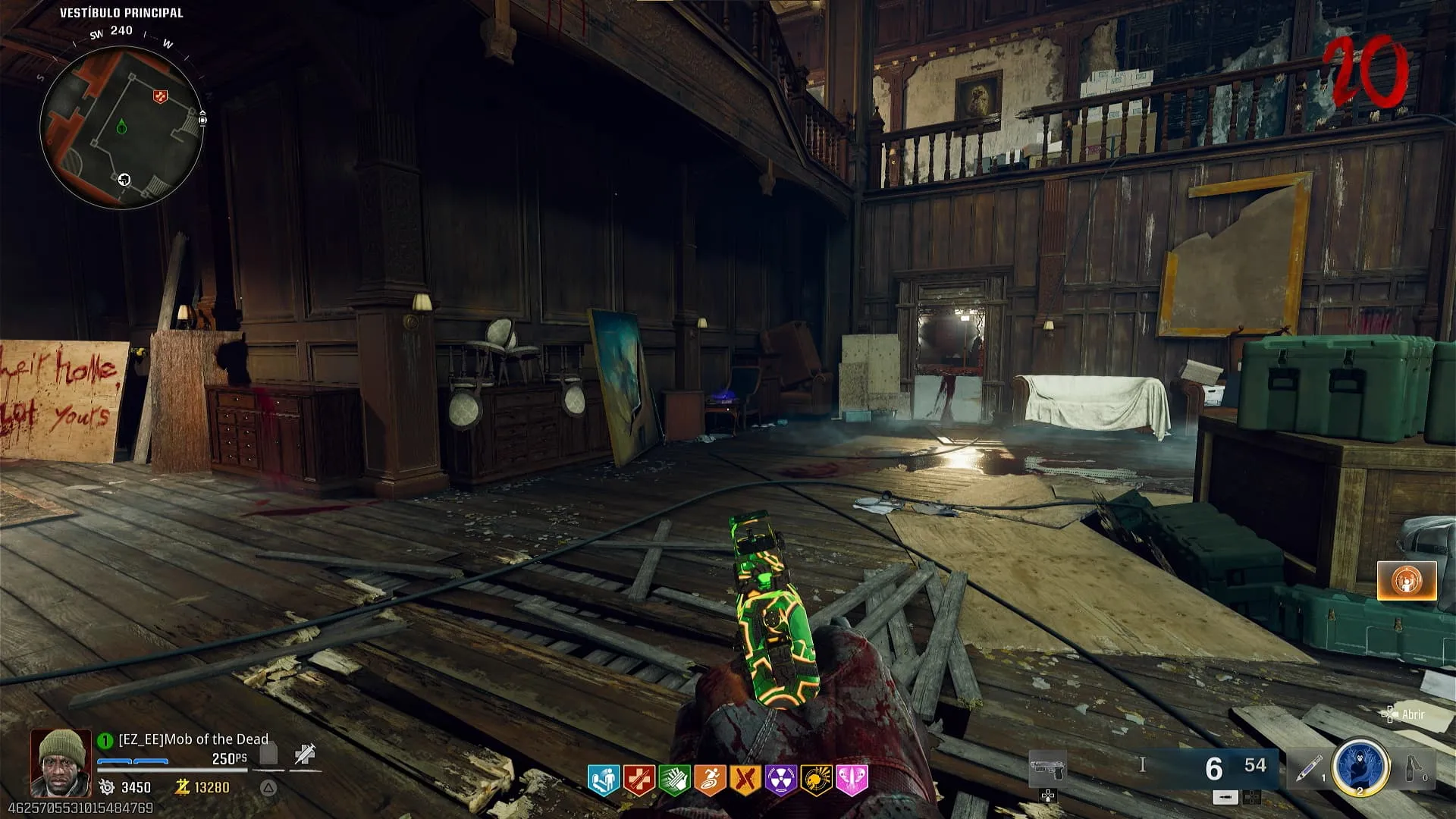The width and height of the screenshot is (1456, 819).
Task: Click the orange scorestreak icon
Action: point(1407,581)
